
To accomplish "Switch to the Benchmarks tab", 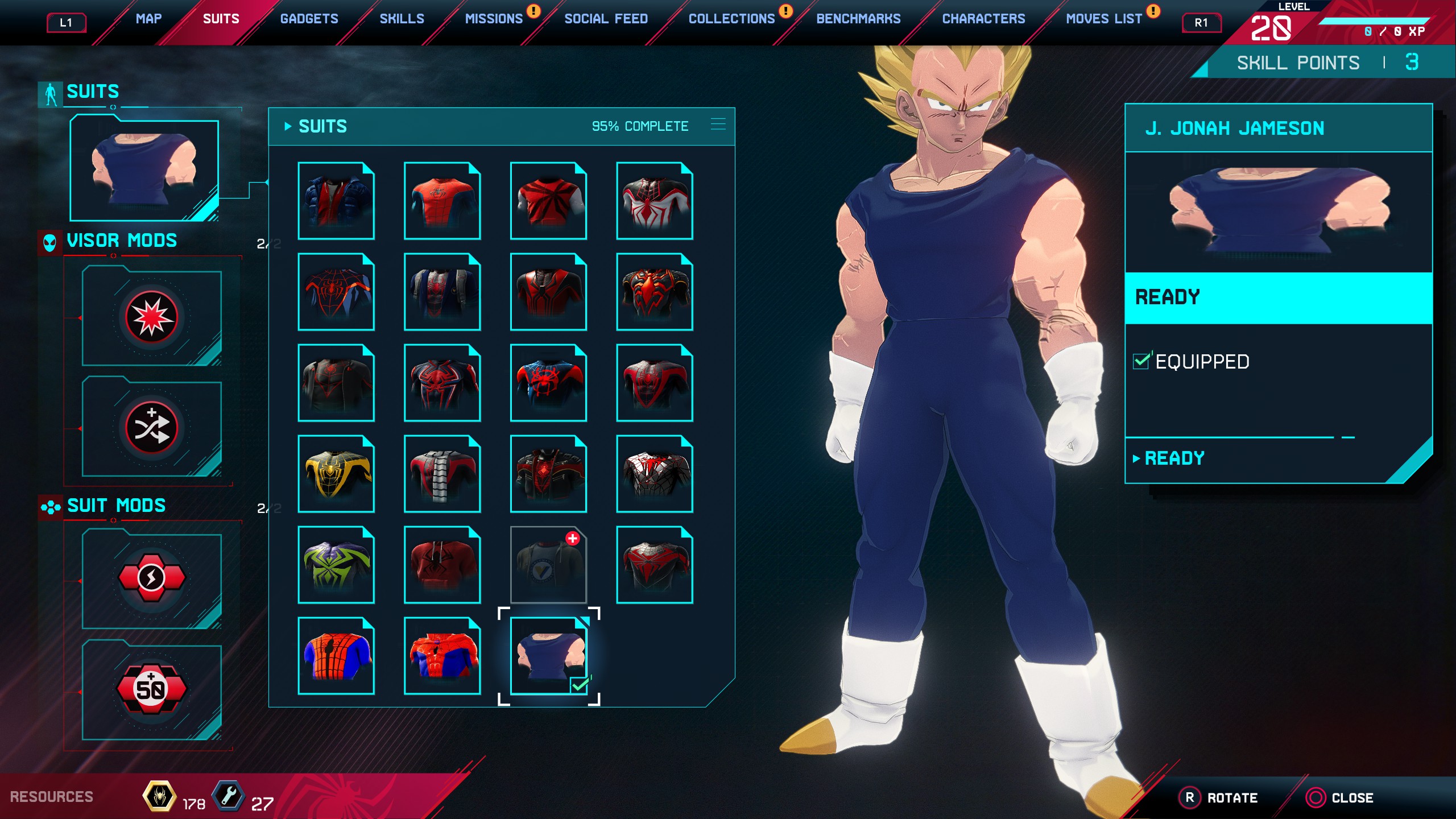I will point(858,19).
